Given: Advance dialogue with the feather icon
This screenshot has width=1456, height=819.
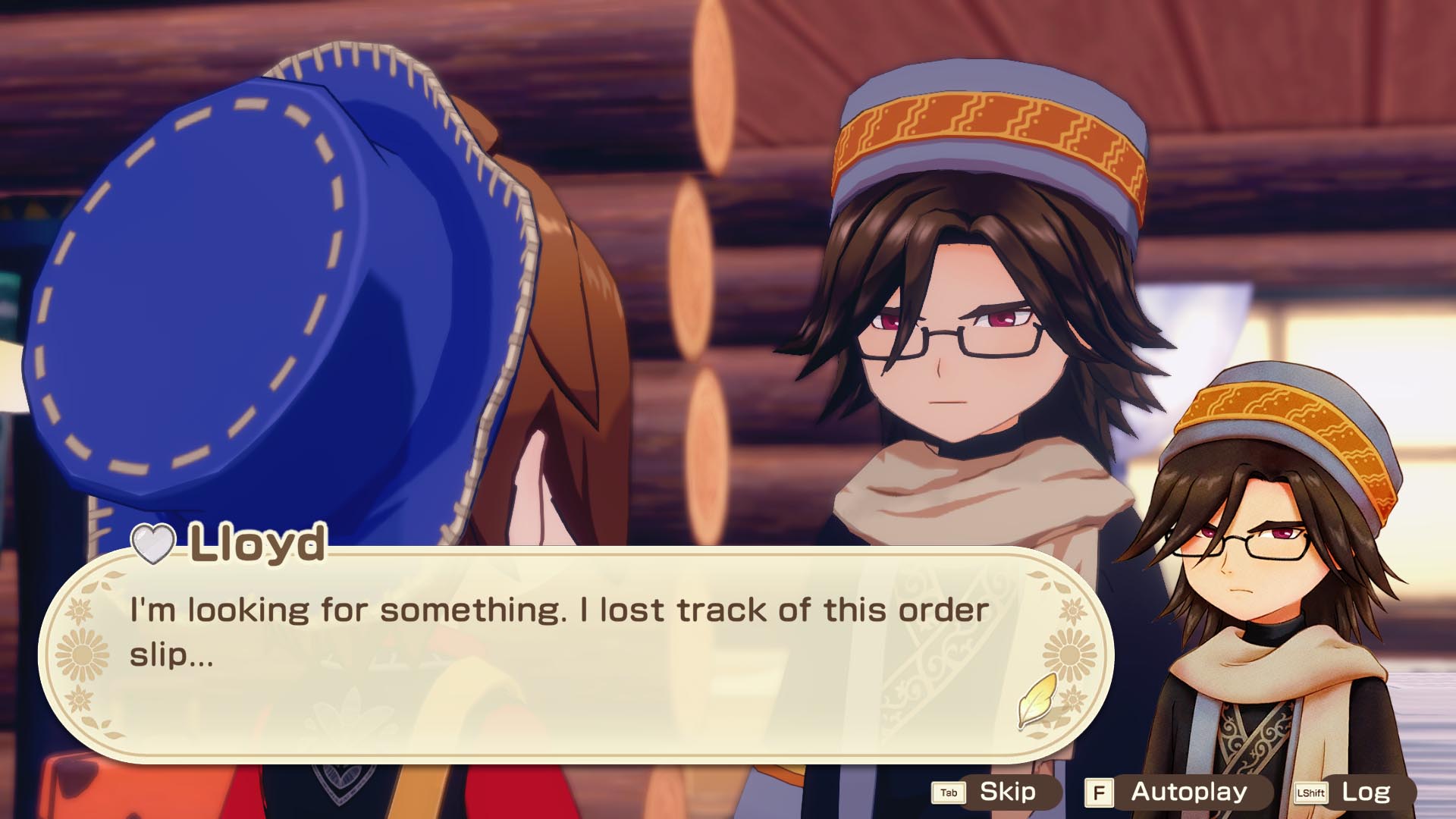Looking at the screenshot, I should point(1037,699).
